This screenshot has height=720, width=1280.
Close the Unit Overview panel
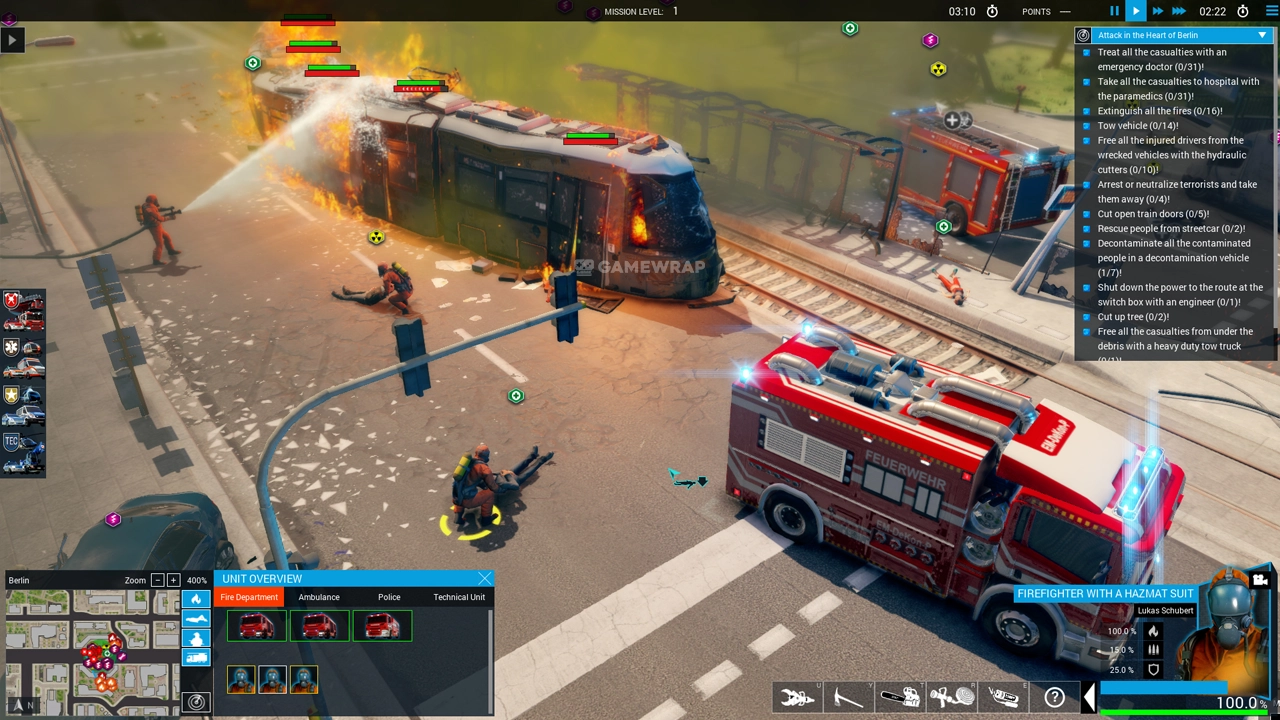484,579
